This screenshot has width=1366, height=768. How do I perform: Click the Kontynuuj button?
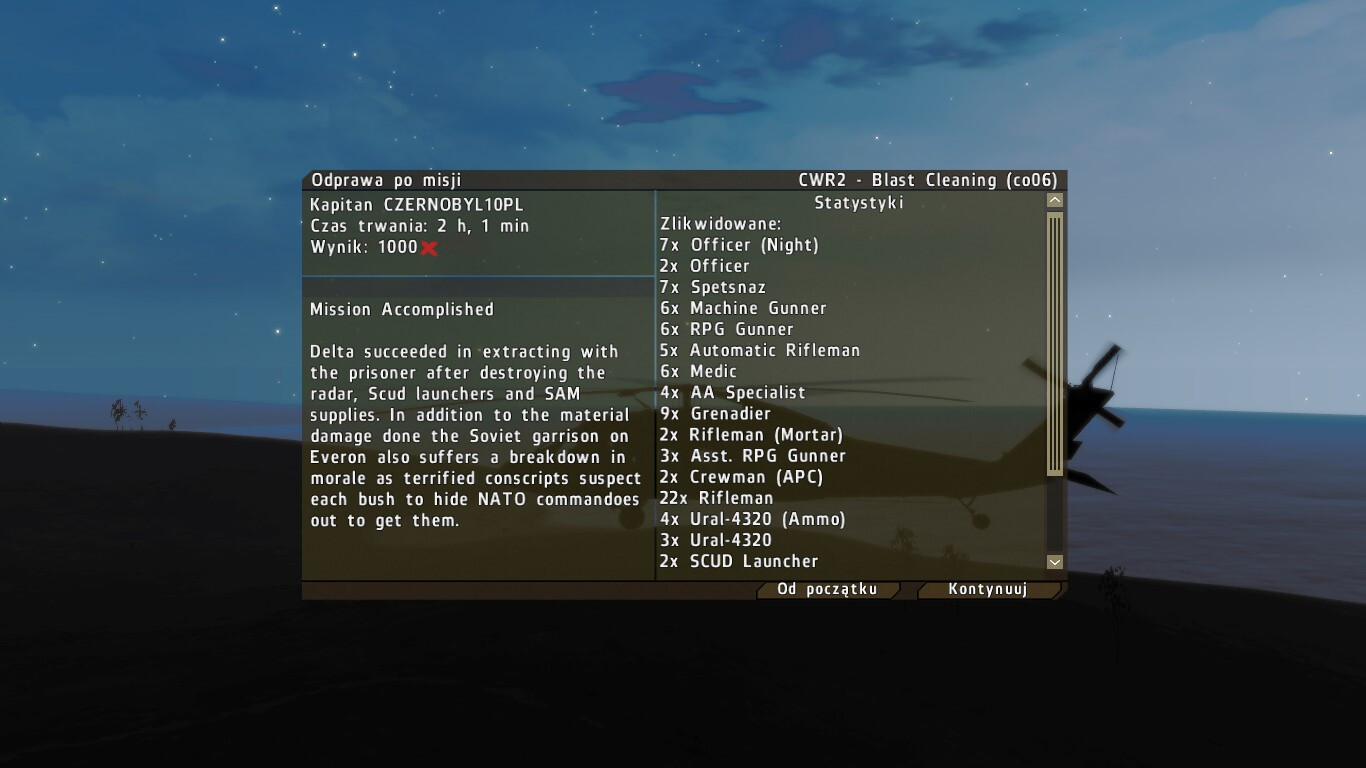987,589
